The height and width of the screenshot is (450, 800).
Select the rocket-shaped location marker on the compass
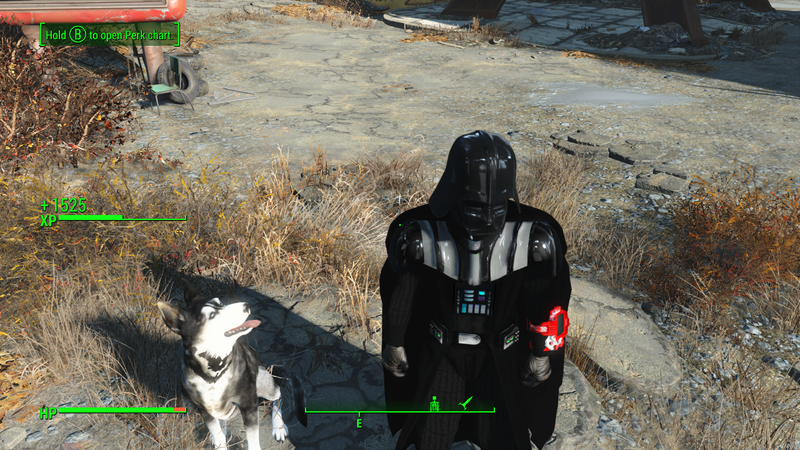[465, 402]
